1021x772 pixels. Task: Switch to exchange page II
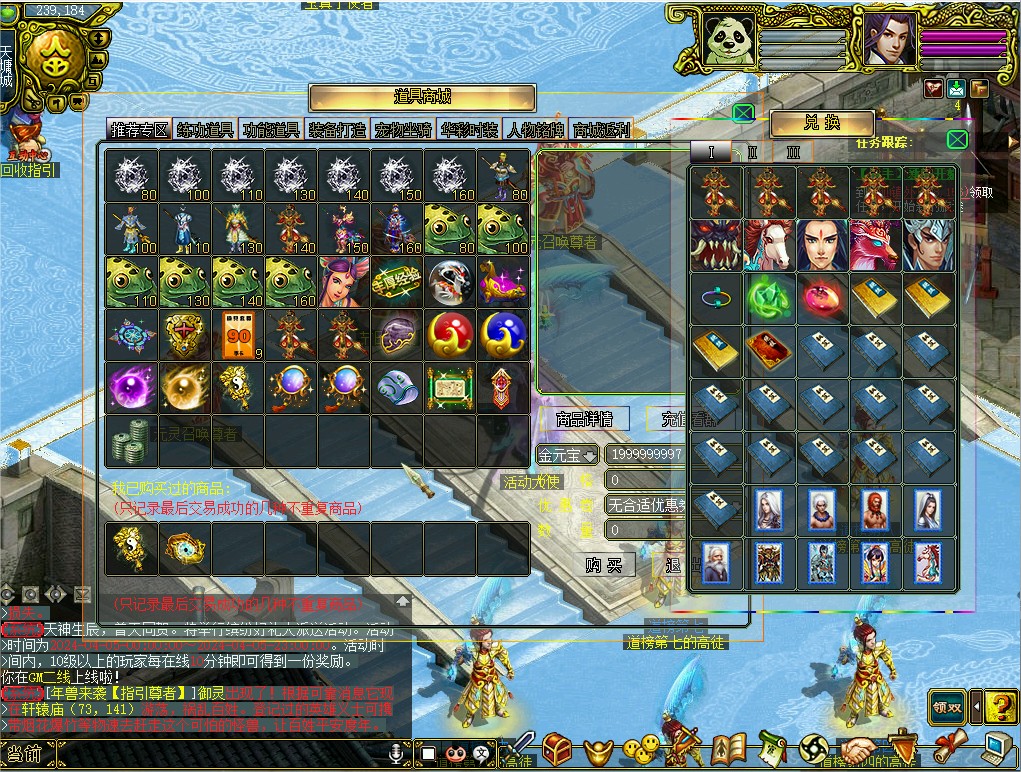pos(753,152)
